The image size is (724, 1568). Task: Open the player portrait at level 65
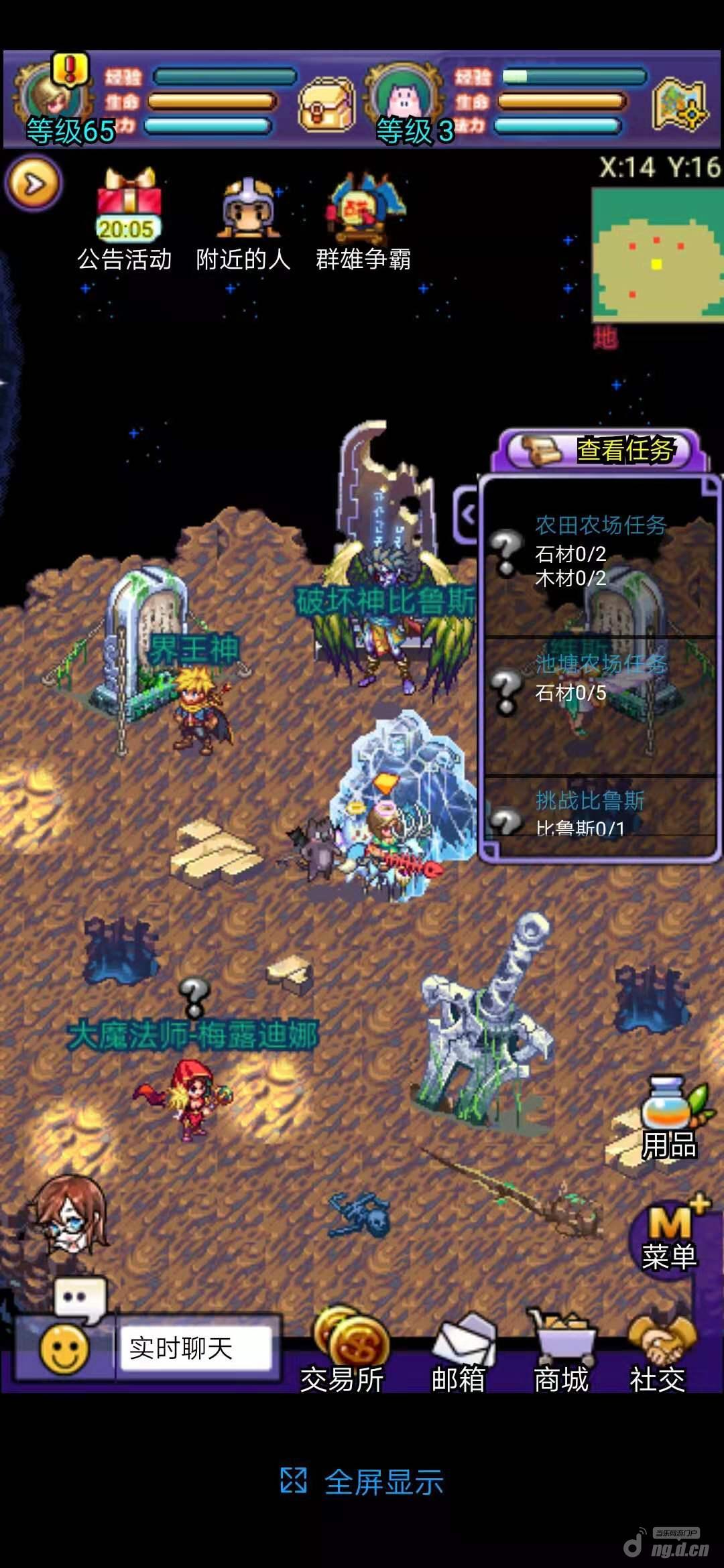click(x=54, y=97)
